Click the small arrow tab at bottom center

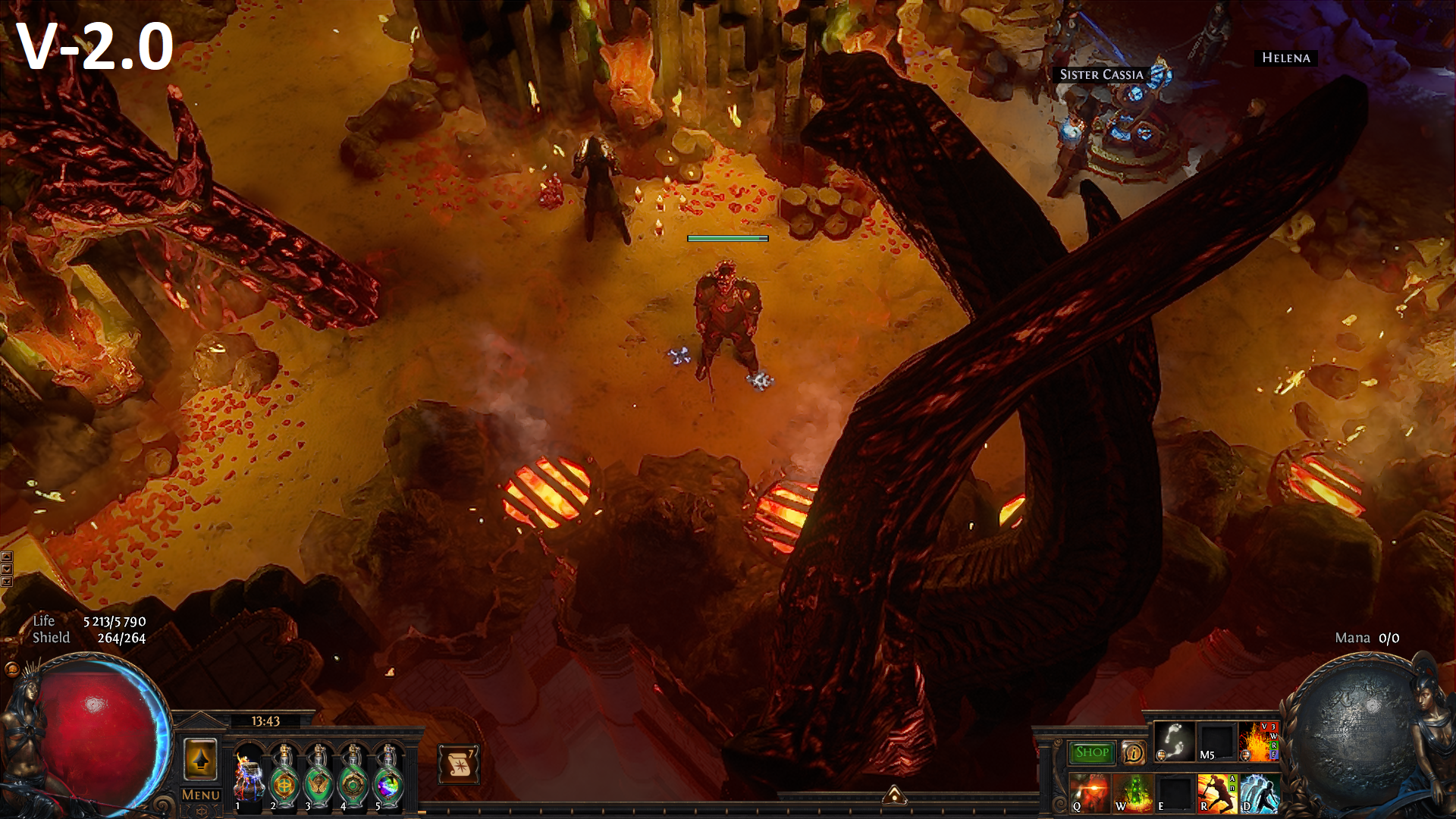coord(895,795)
